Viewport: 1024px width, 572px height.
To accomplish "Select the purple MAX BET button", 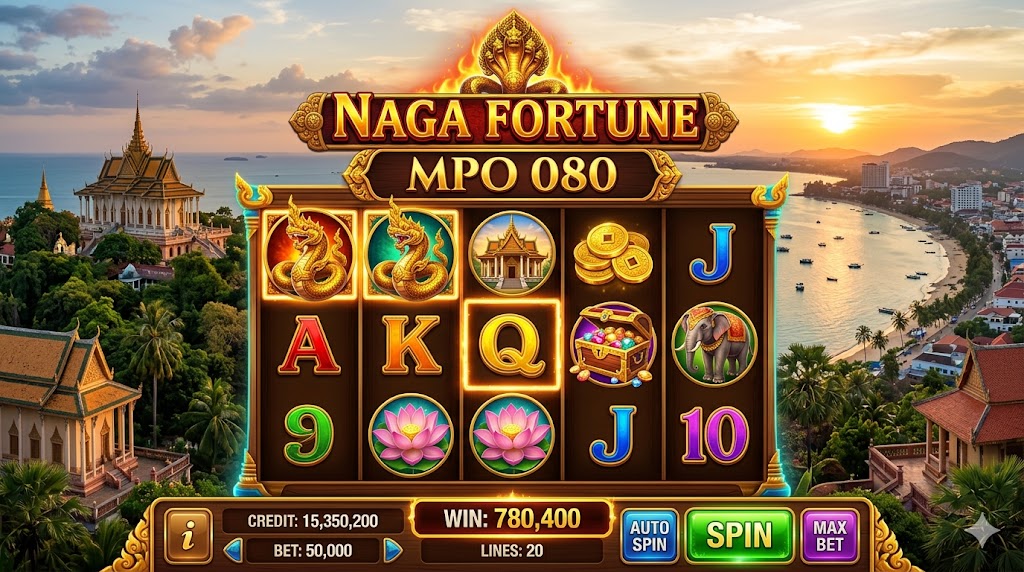I will point(829,535).
